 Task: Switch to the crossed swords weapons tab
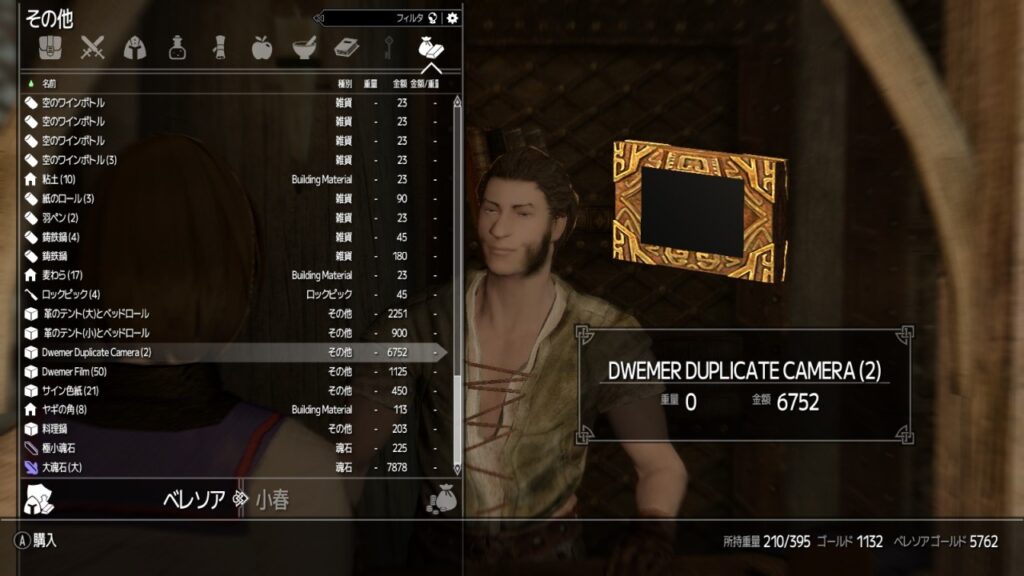click(93, 47)
